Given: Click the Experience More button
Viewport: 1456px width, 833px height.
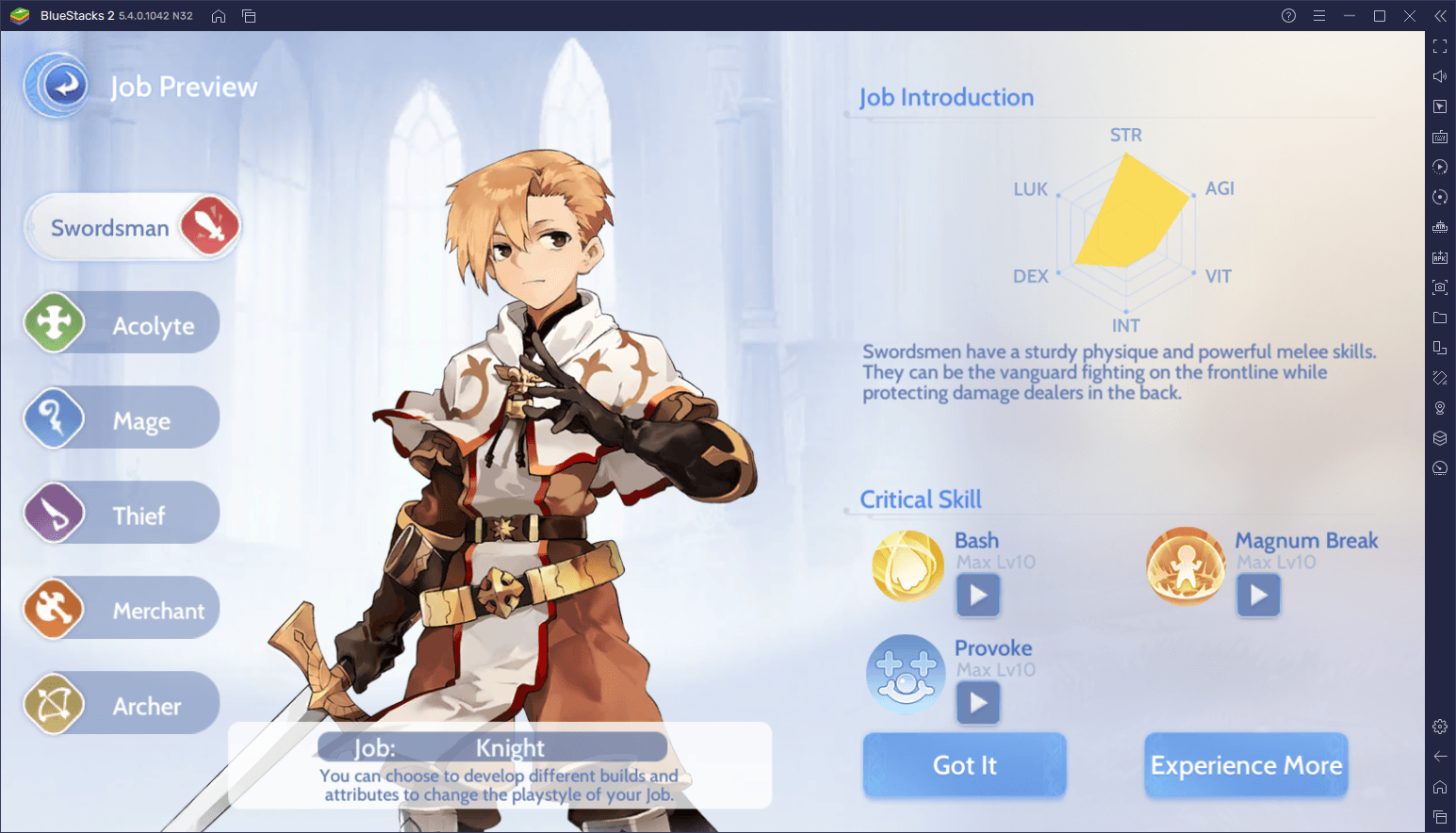Looking at the screenshot, I should (1245, 765).
